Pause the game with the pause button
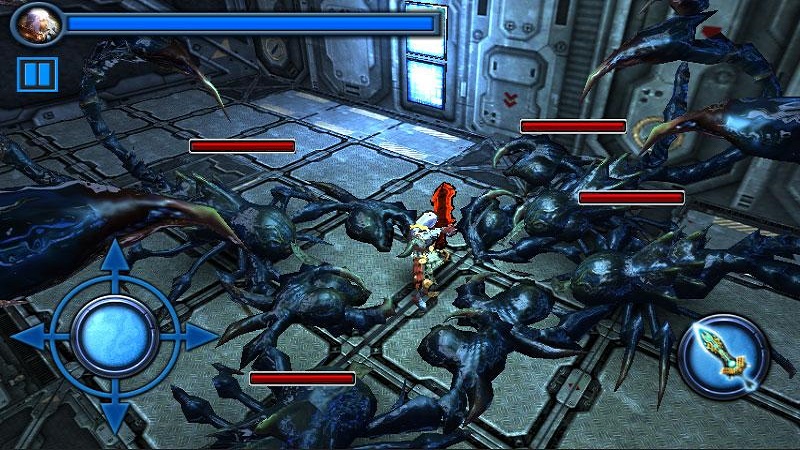Image resolution: width=800 pixels, height=450 pixels. click(37, 75)
